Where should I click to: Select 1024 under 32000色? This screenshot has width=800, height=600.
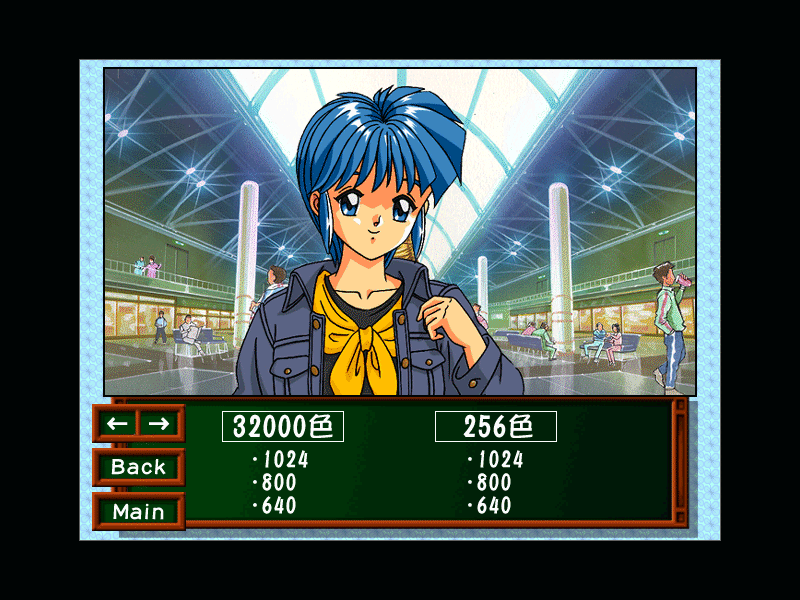(x=281, y=460)
